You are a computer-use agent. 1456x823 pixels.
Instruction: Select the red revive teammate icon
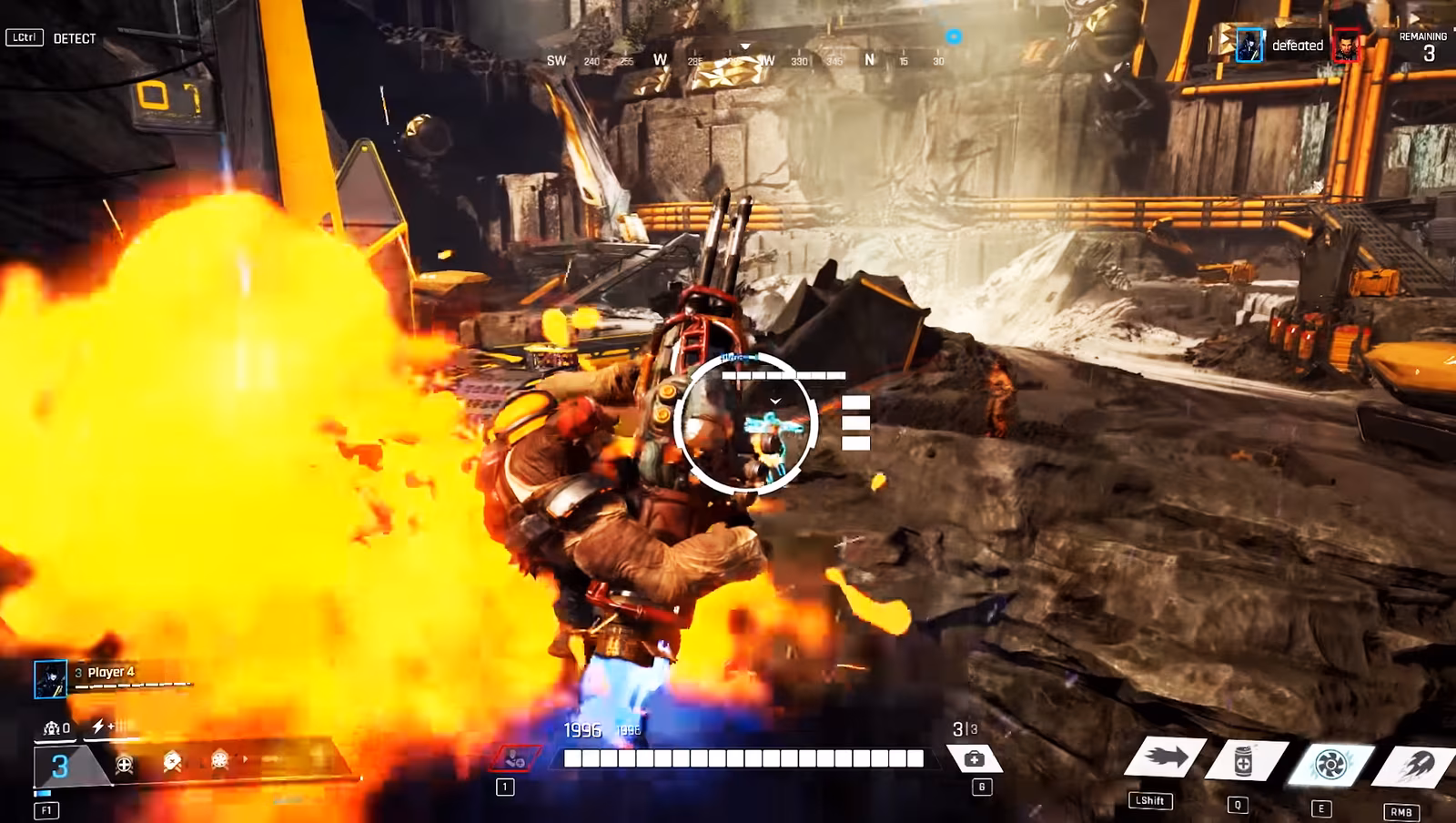click(x=515, y=757)
